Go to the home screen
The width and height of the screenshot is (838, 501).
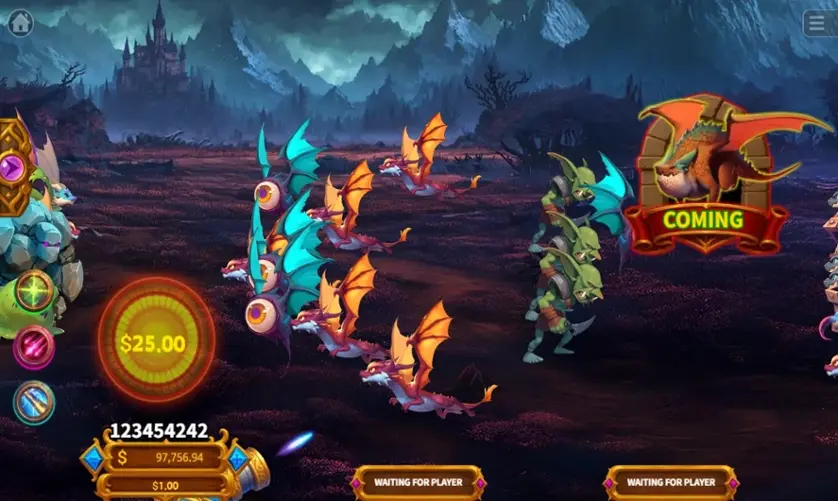[x=20, y=22]
